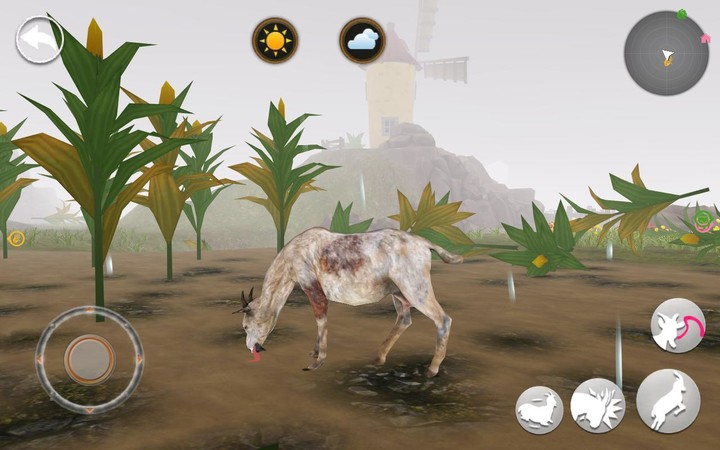Image resolution: width=720 pixels, height=450 pixels.
Task: Switch weather to sunny
Action: pyautogui.click(x=274, y=41)
